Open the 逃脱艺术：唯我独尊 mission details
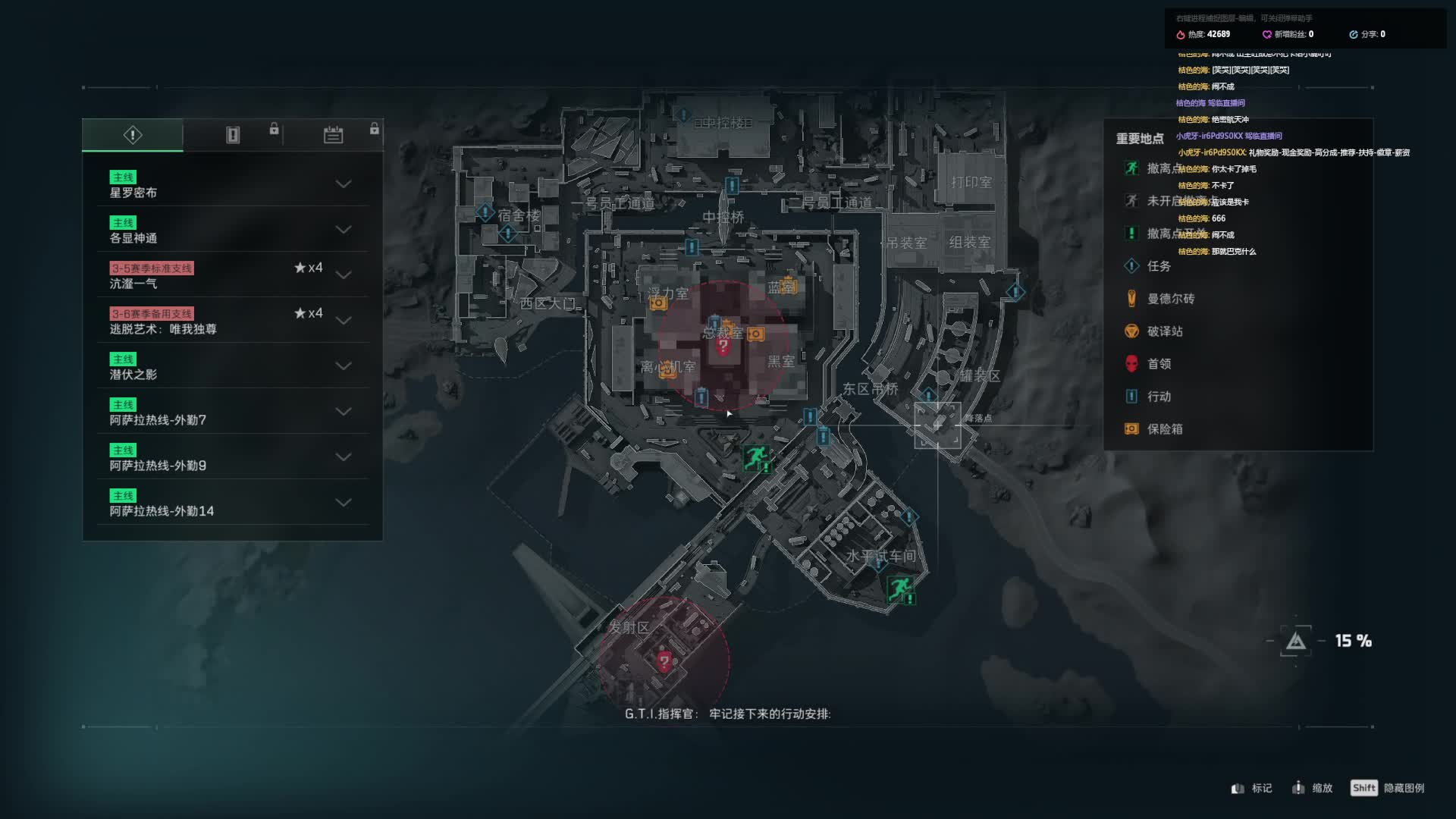Image resolution: width=1456 pixels, height=819 pixels. click(x=344, y=321)
